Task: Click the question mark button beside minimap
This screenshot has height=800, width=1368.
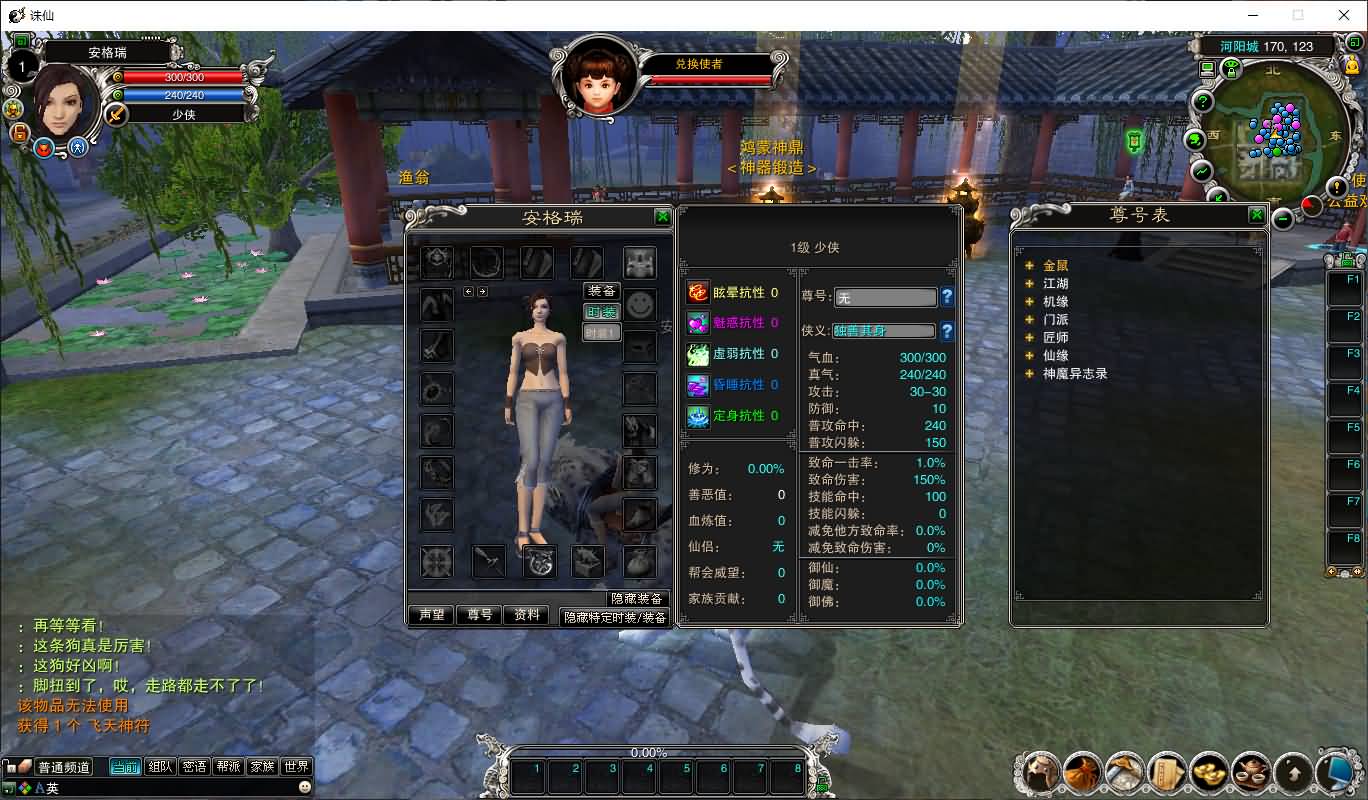Action: pyautogui.click(x=1203, y=102)
